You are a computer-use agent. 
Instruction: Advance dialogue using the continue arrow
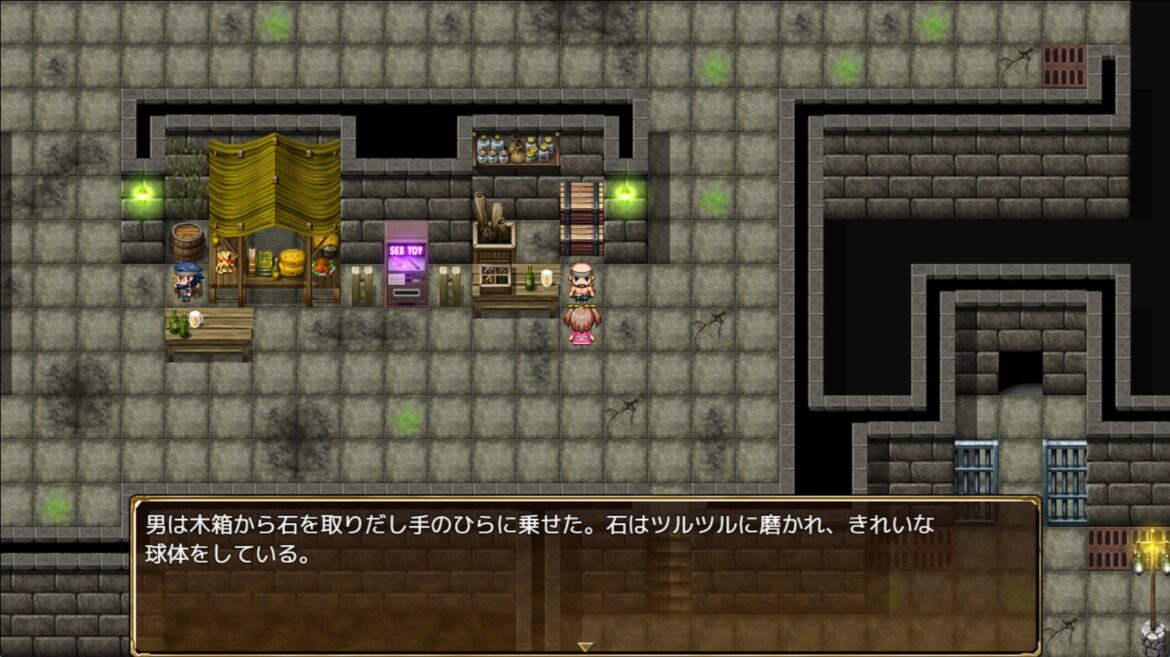coord(585,646)
